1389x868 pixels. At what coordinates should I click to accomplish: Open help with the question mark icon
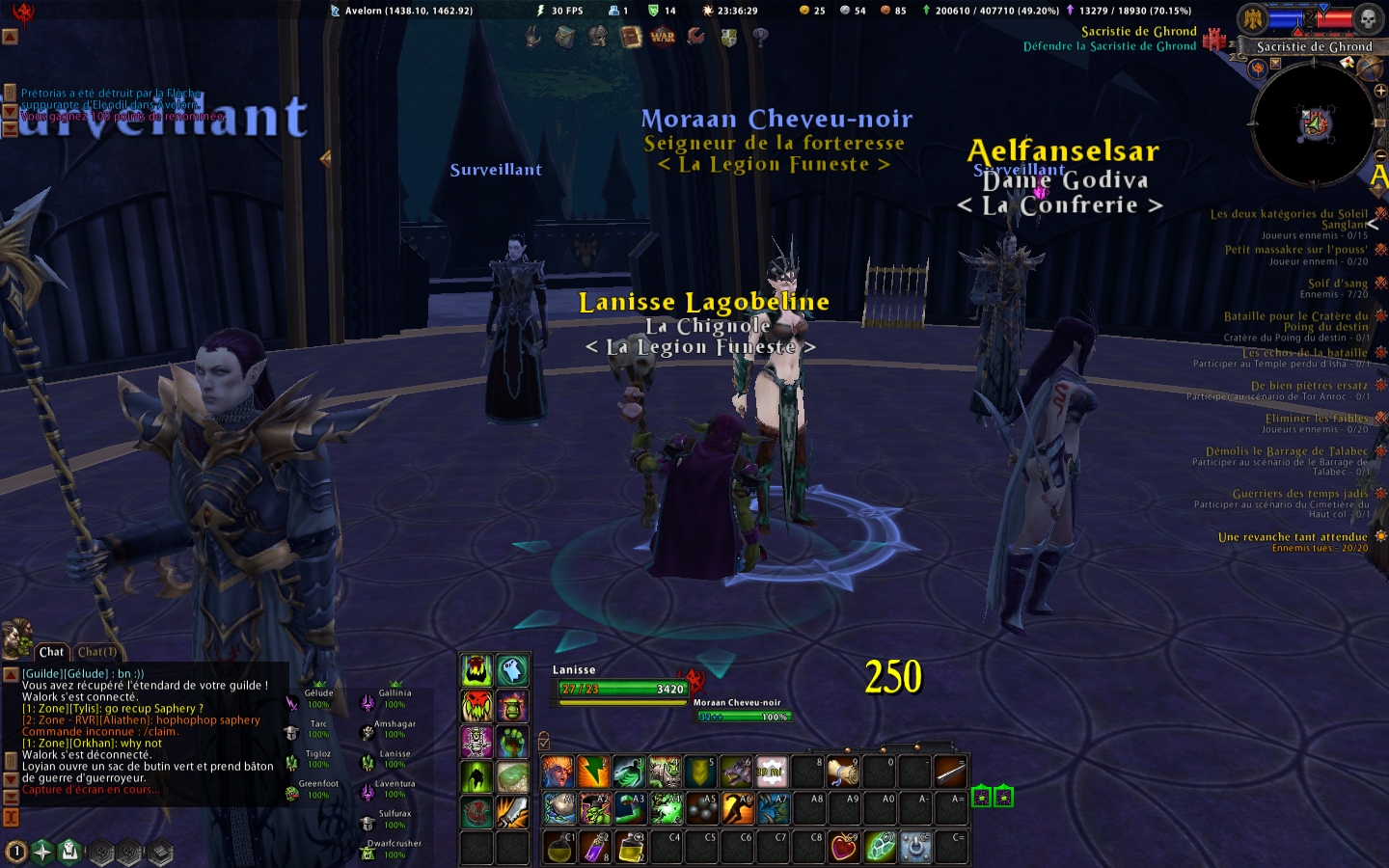point(761,37)
